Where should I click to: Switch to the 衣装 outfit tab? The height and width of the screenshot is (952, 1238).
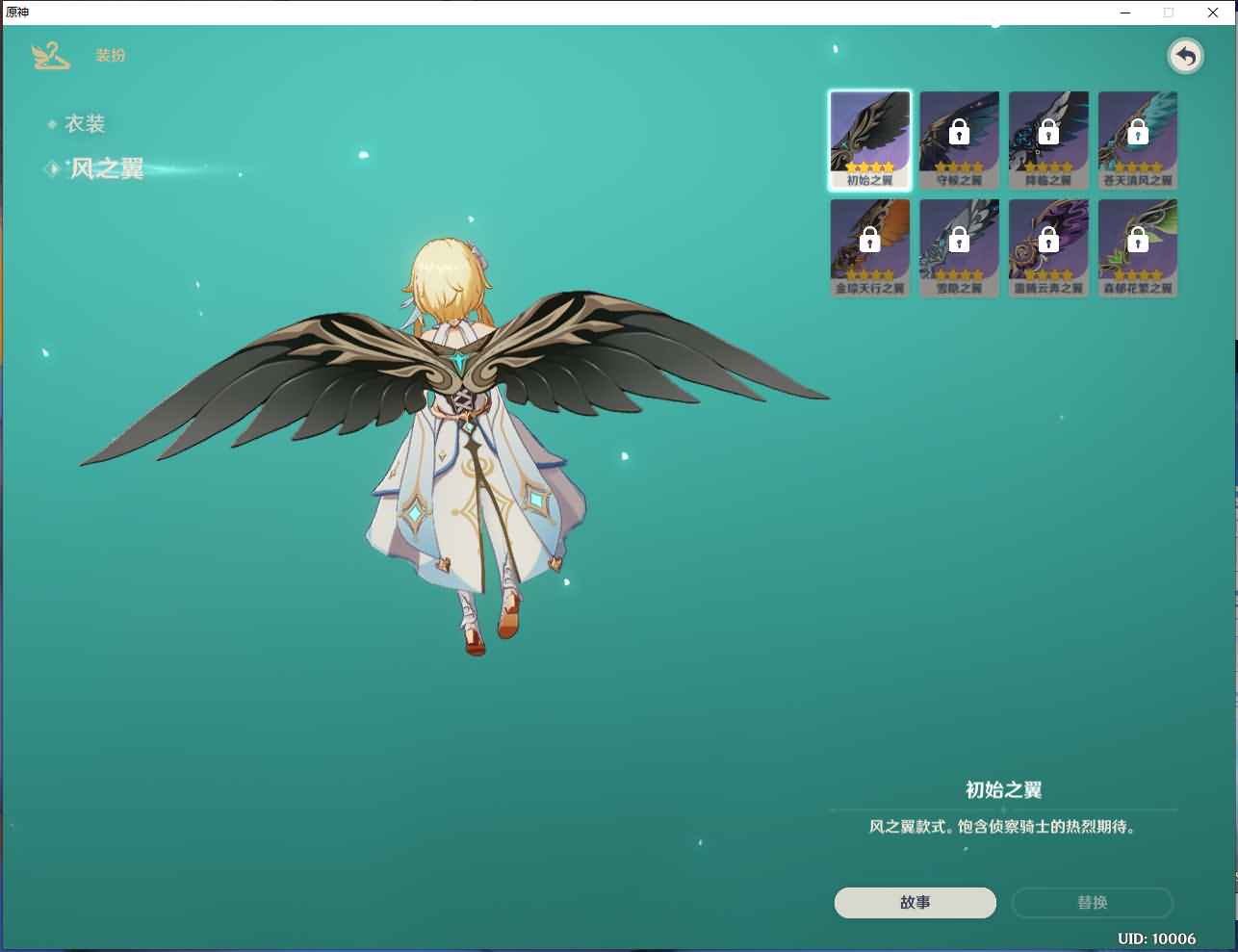coord(85,124)
